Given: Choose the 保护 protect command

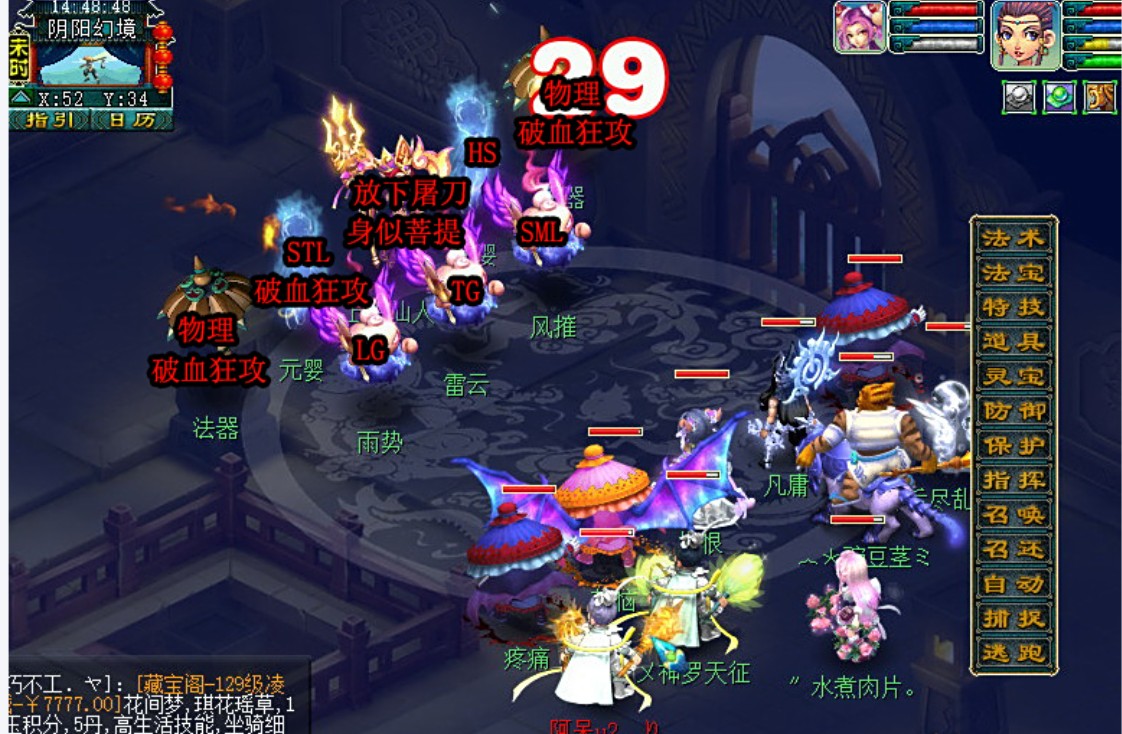Looking at the screenshot, I should [1013, 446].
